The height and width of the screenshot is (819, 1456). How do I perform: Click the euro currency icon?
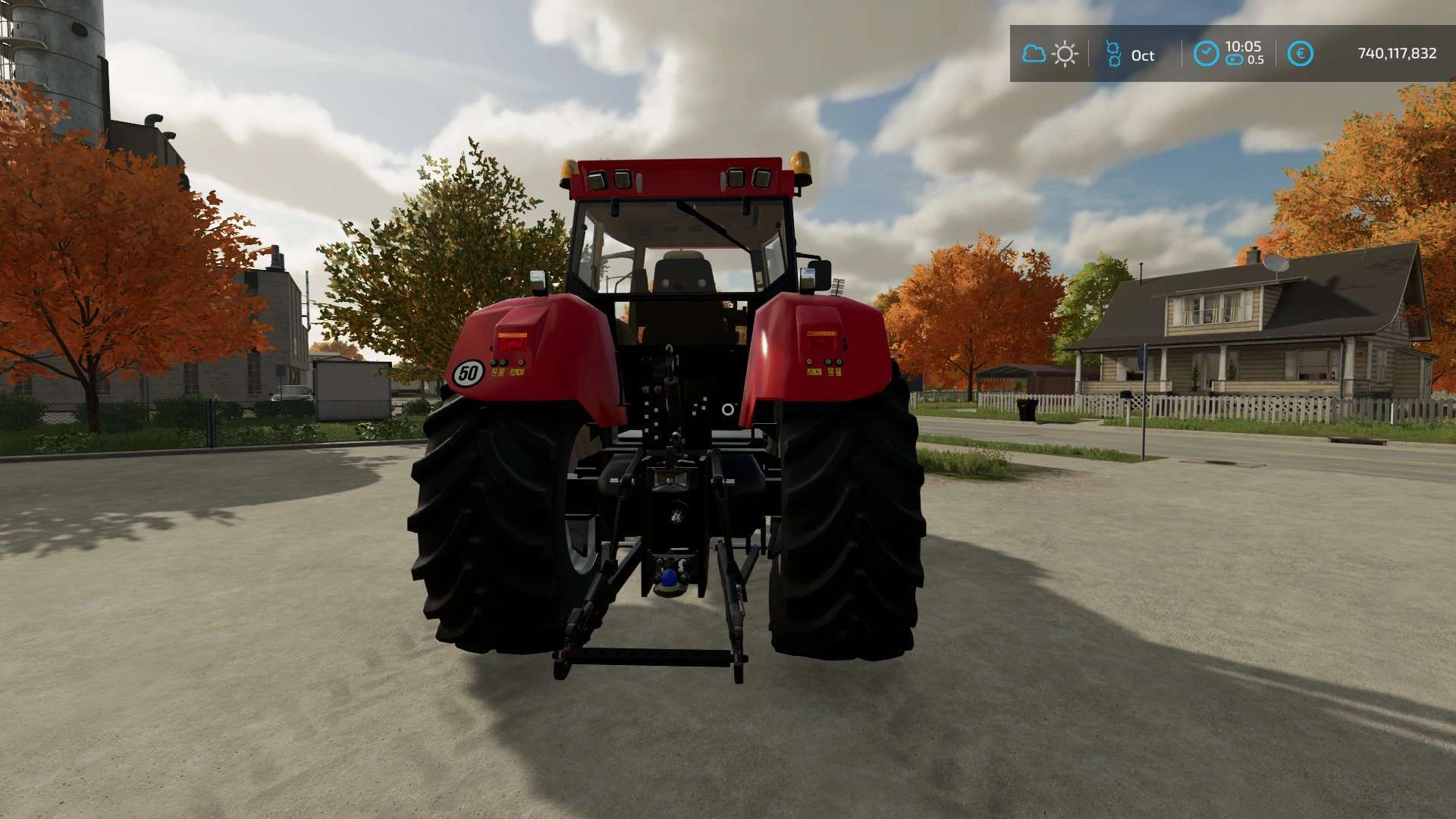point(1300,54)
